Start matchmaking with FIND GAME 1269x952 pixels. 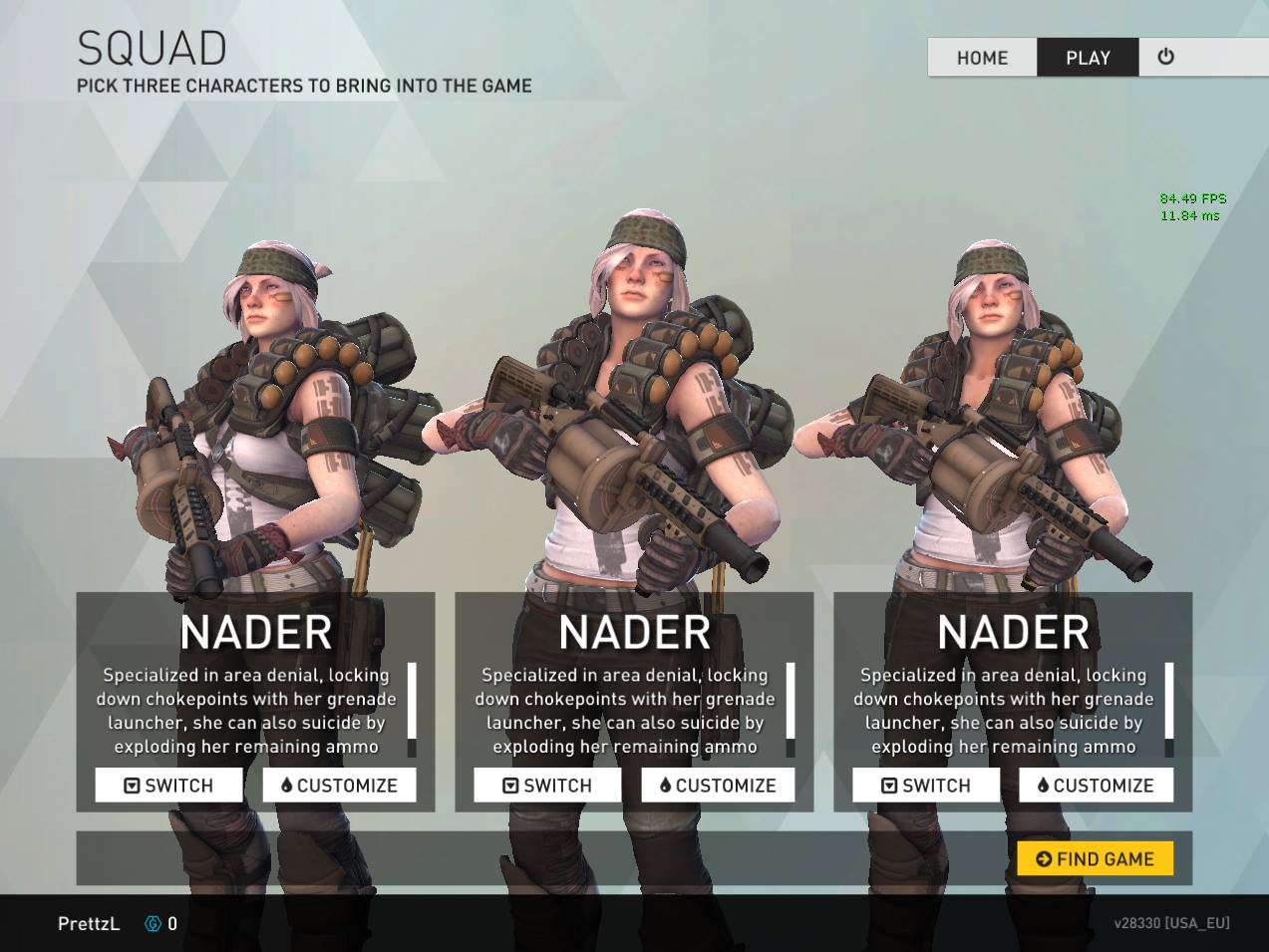[1095, 858]
